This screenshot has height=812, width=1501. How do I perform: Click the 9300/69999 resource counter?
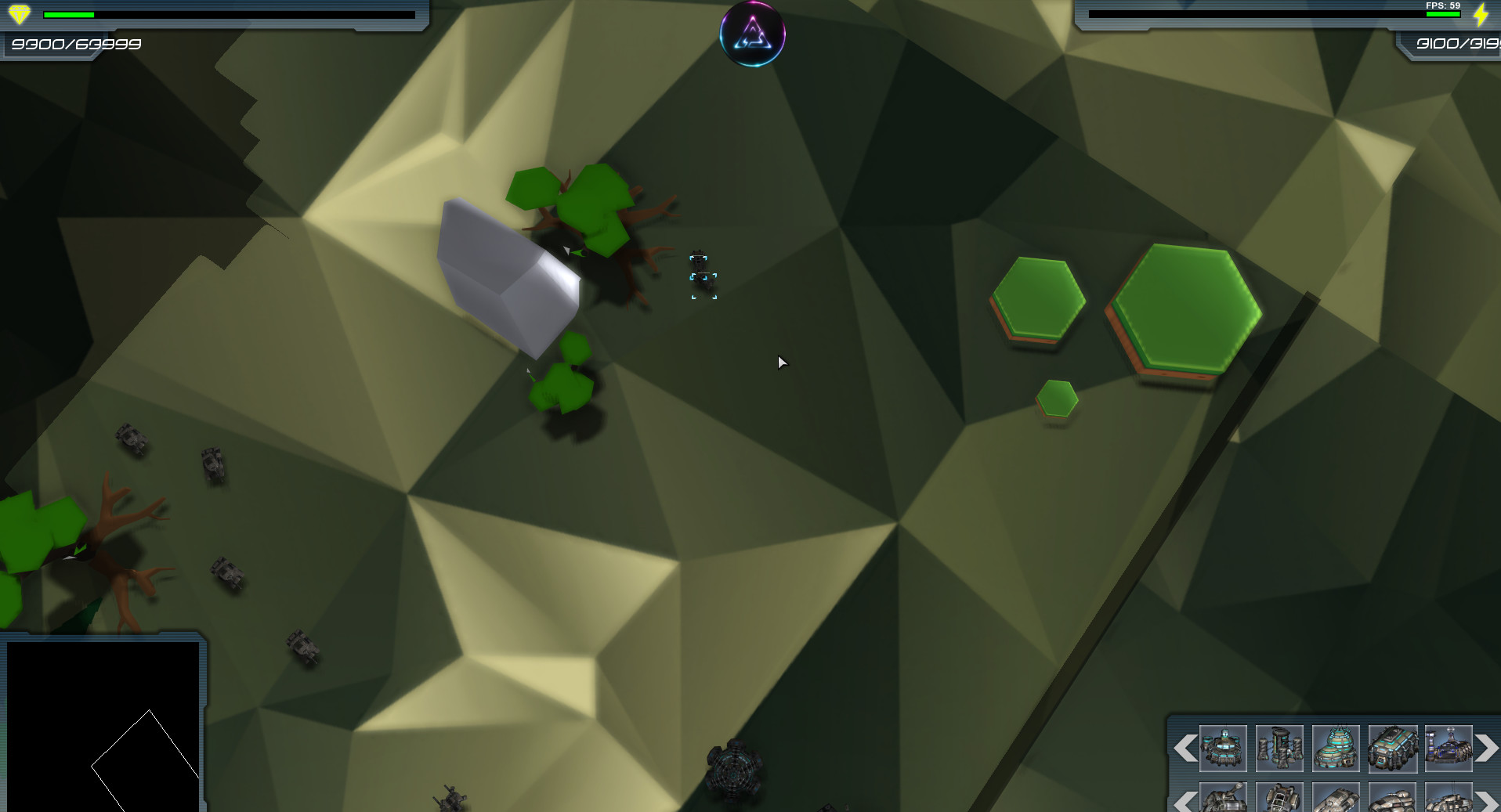pos(76,45)
